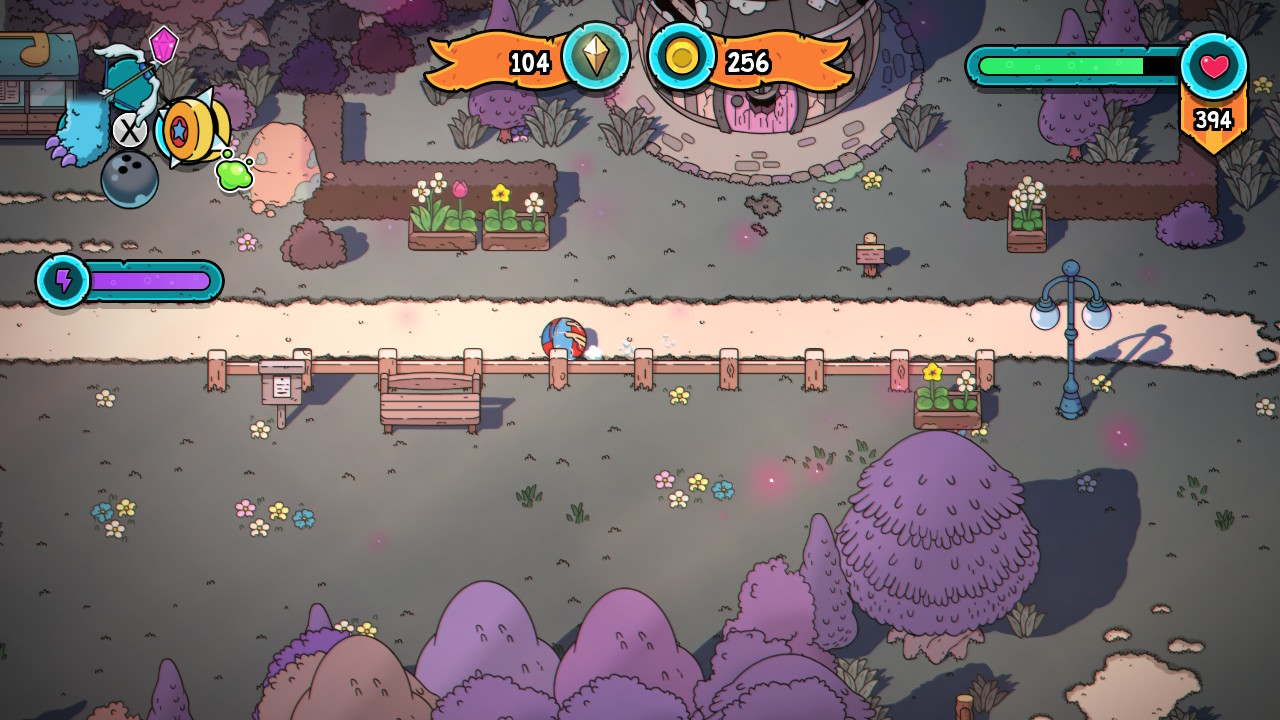1280x720 pixels.
Task: Click the pink gem icon
Action: coord(163,44)
